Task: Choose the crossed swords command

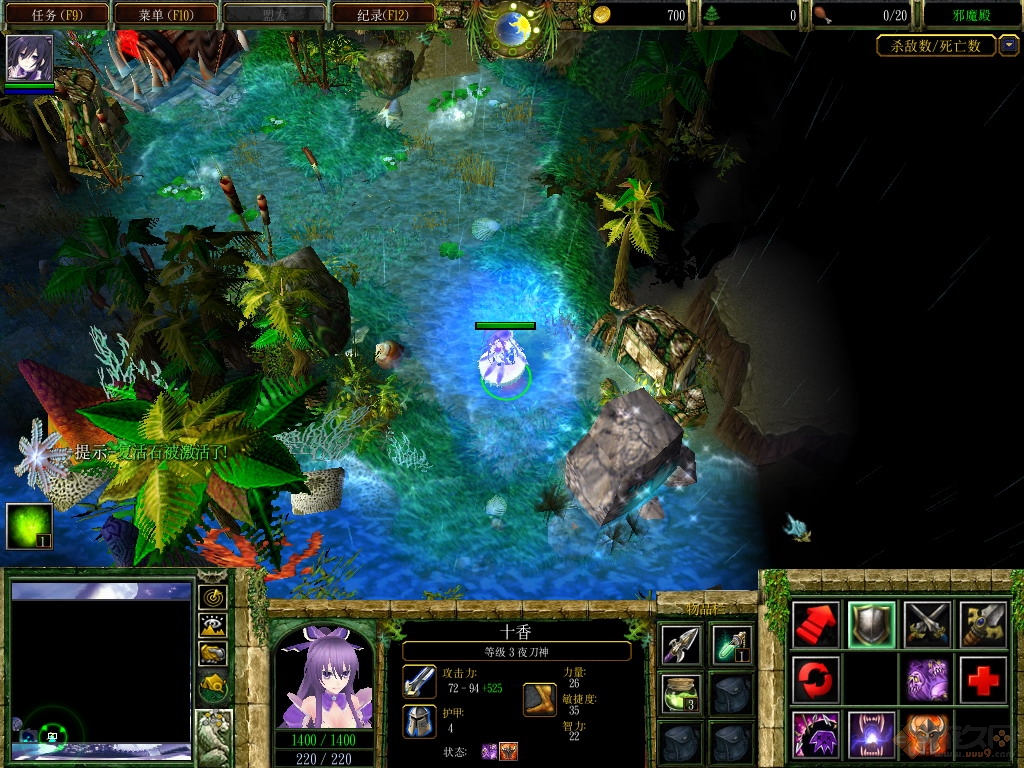Action: 926,625
